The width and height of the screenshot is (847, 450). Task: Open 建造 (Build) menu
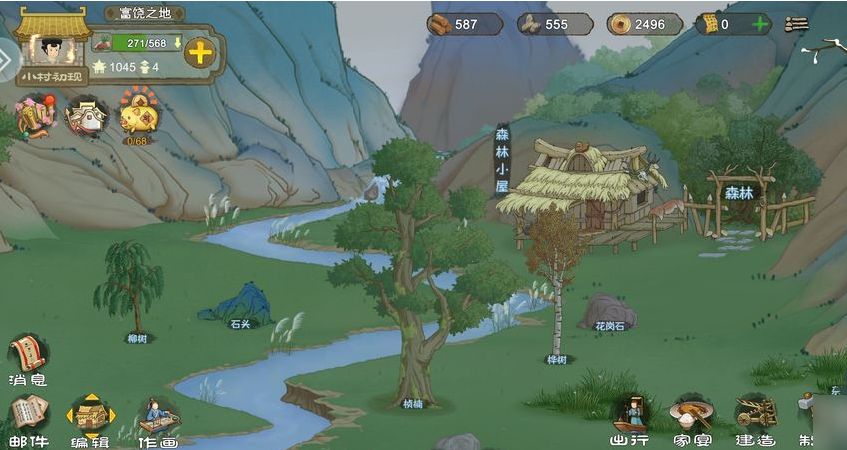coord(755,416)
